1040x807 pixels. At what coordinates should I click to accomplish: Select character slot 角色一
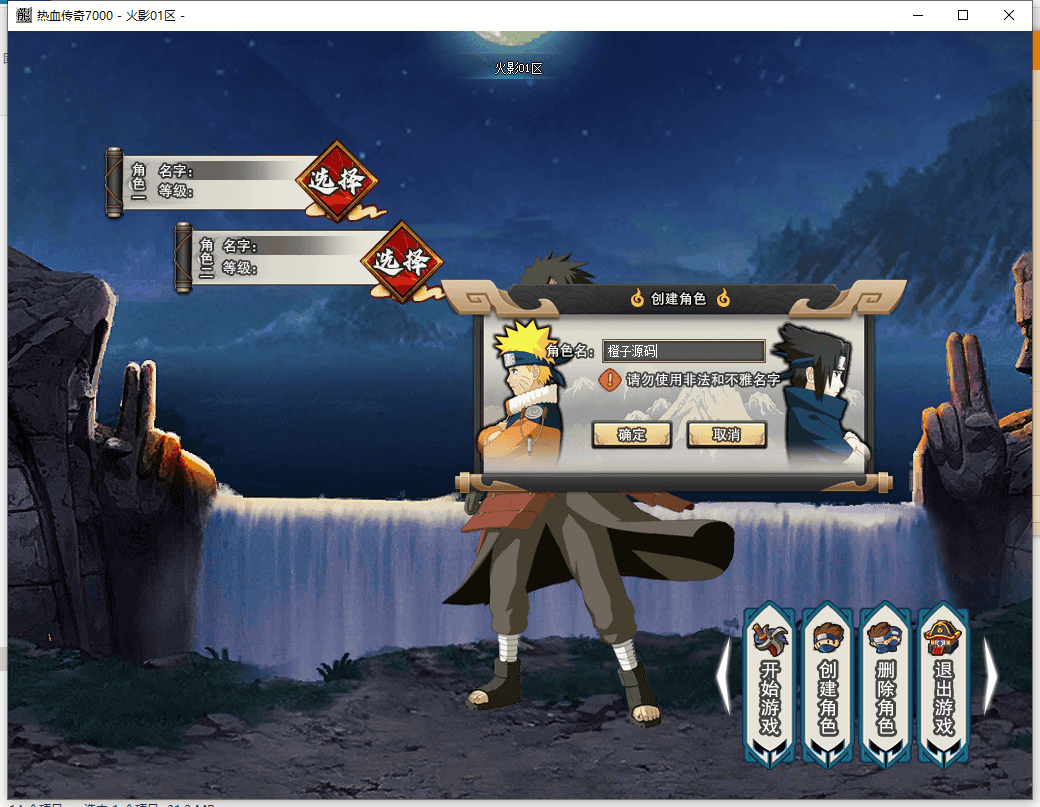[338, 181]
